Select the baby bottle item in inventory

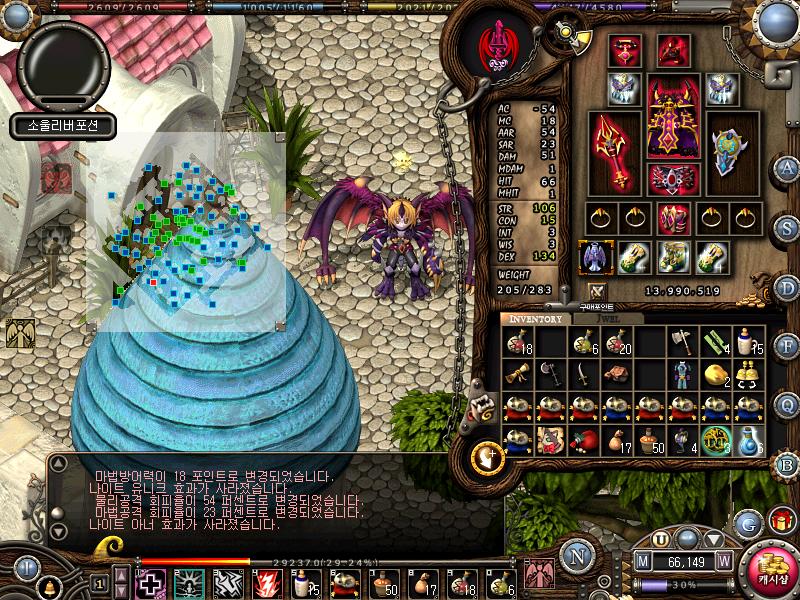[747, 340]
